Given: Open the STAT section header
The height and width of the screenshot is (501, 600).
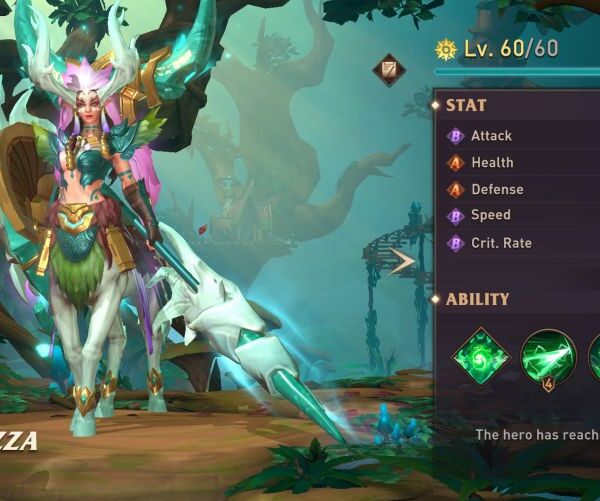Looking at the screenshot, I should click(x=466, y=105).
